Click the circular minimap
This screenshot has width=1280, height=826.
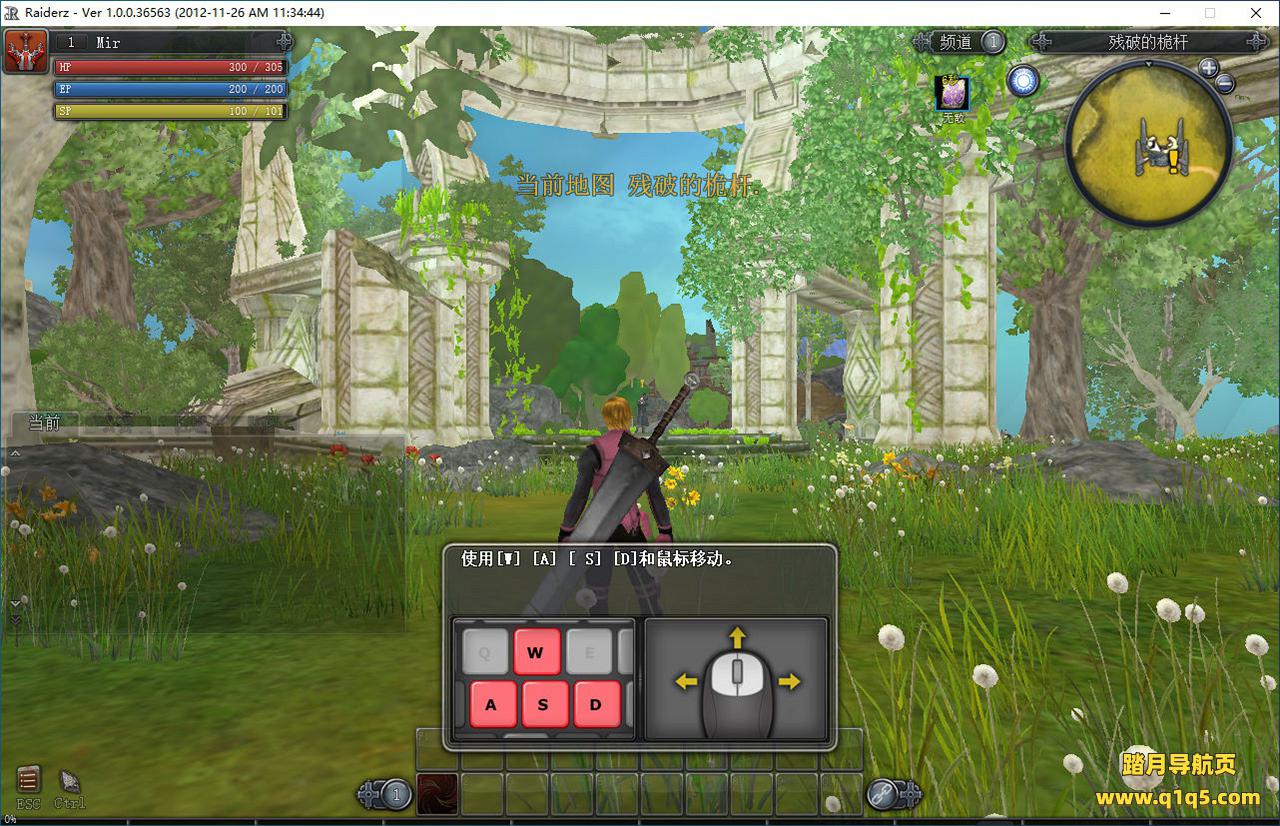point(1147,141)
